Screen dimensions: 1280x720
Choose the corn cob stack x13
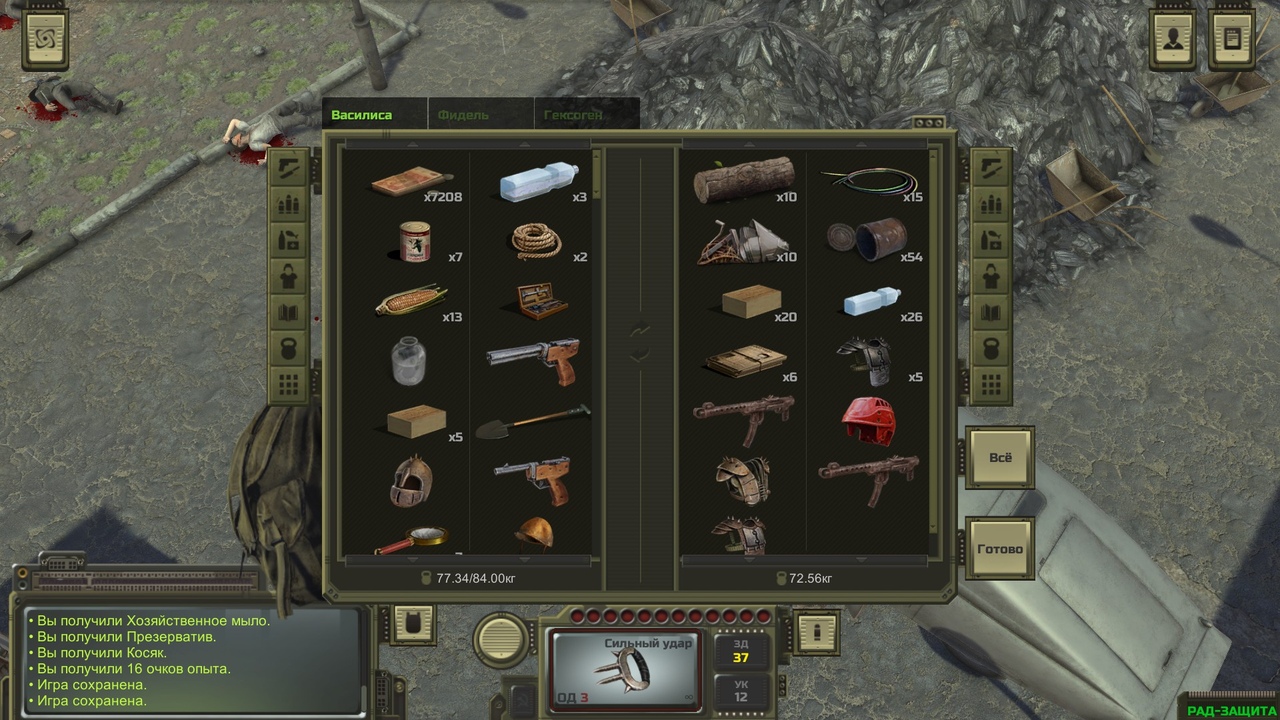(410, 301)
